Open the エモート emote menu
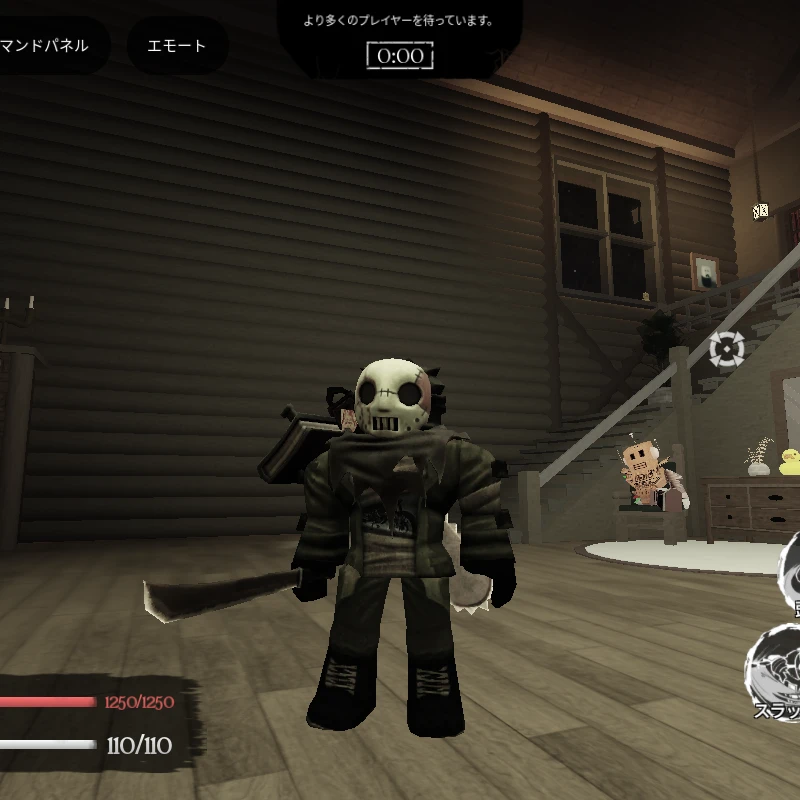800x800 pixels. pyautogui.click(x=177, y=45)
